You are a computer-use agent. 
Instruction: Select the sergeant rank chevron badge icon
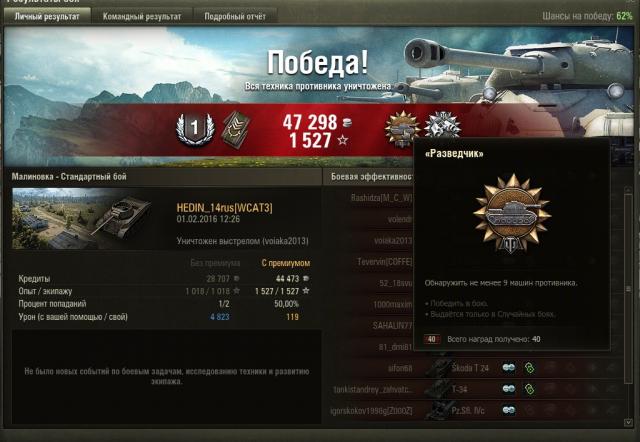pyautogui.click(x=234, y=128)
